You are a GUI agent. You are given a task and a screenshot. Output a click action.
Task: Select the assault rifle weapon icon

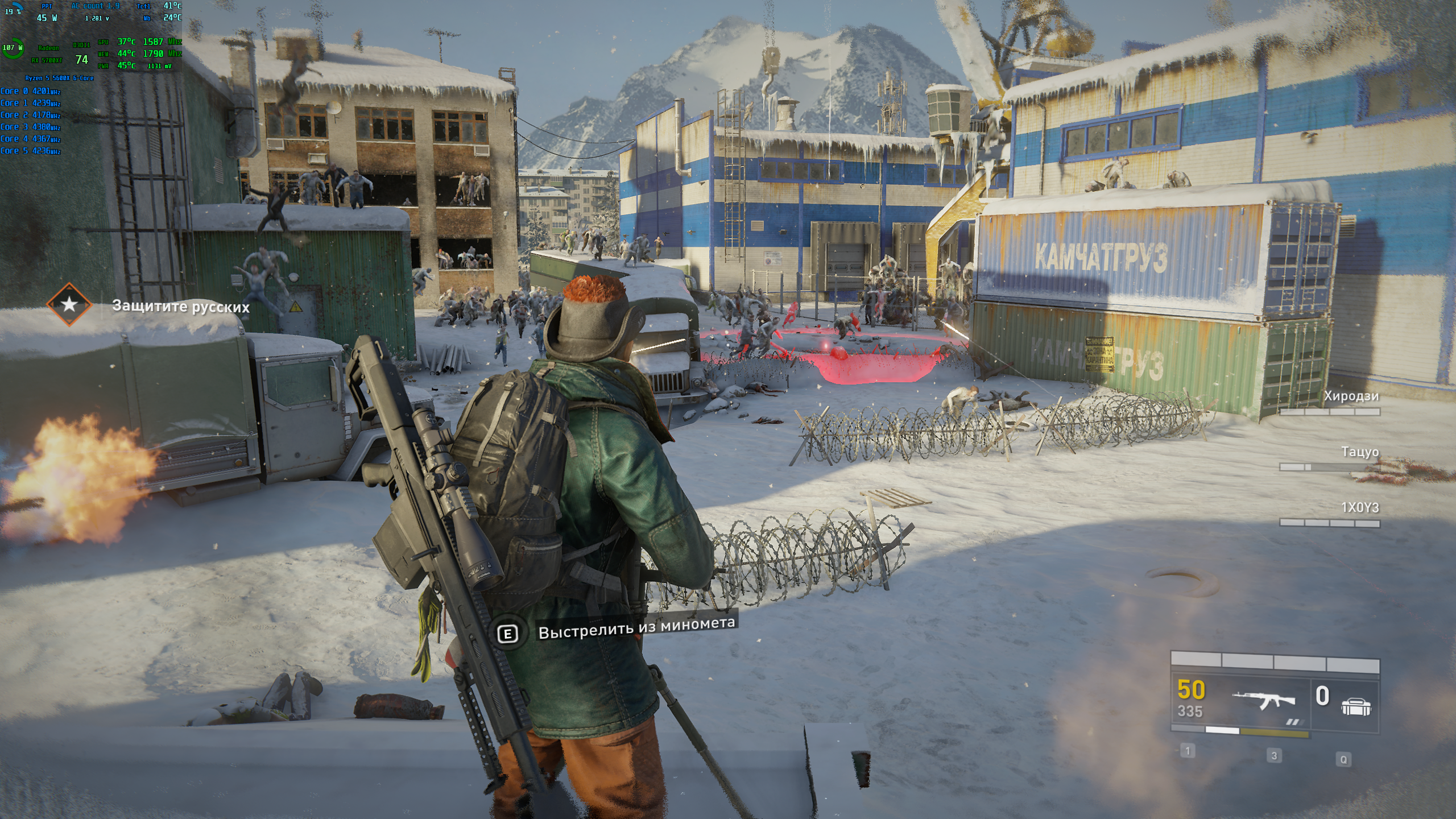tap(1264, 701)
